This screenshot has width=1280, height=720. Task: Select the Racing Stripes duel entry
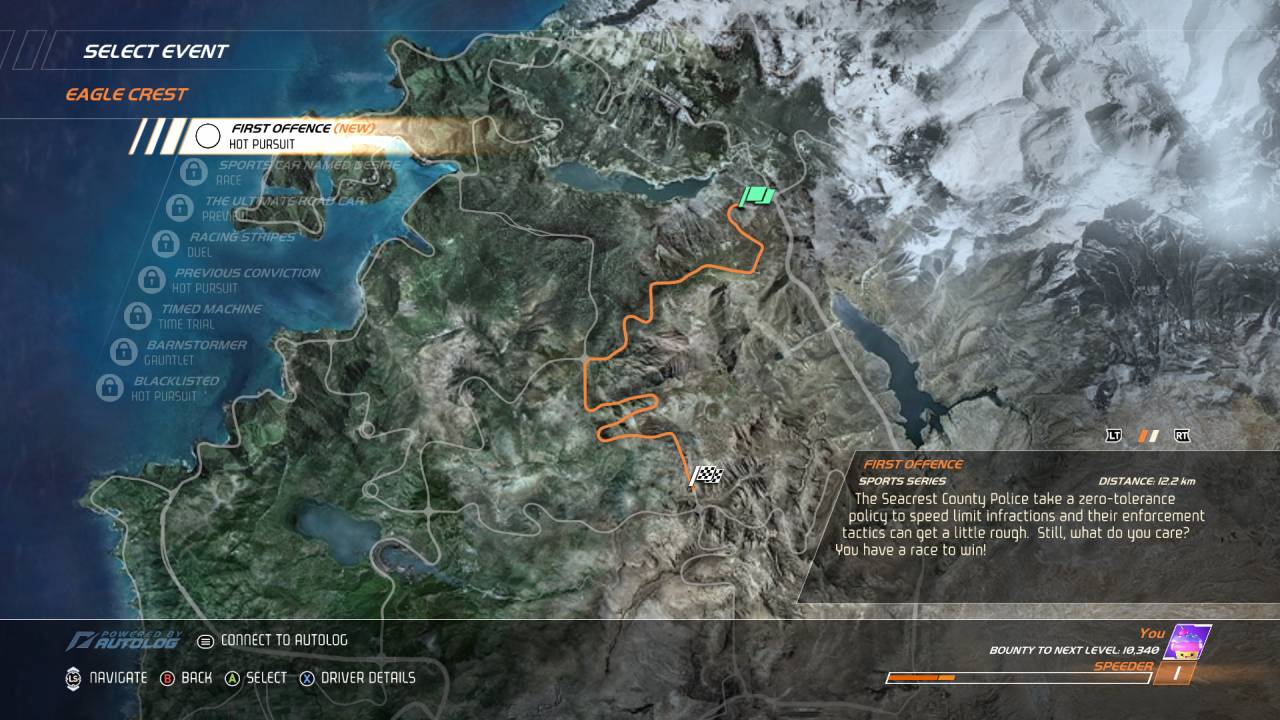point(240,244)
